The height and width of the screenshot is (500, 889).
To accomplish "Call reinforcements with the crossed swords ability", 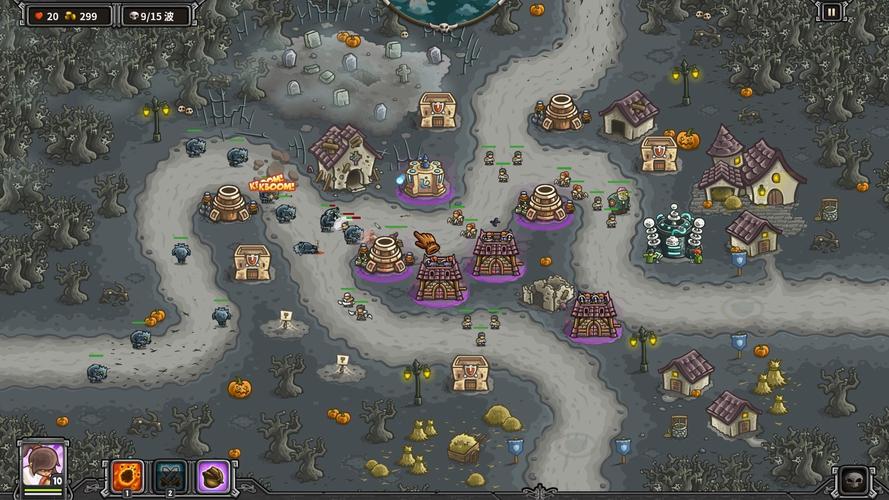I will click(x=170, y=474).
